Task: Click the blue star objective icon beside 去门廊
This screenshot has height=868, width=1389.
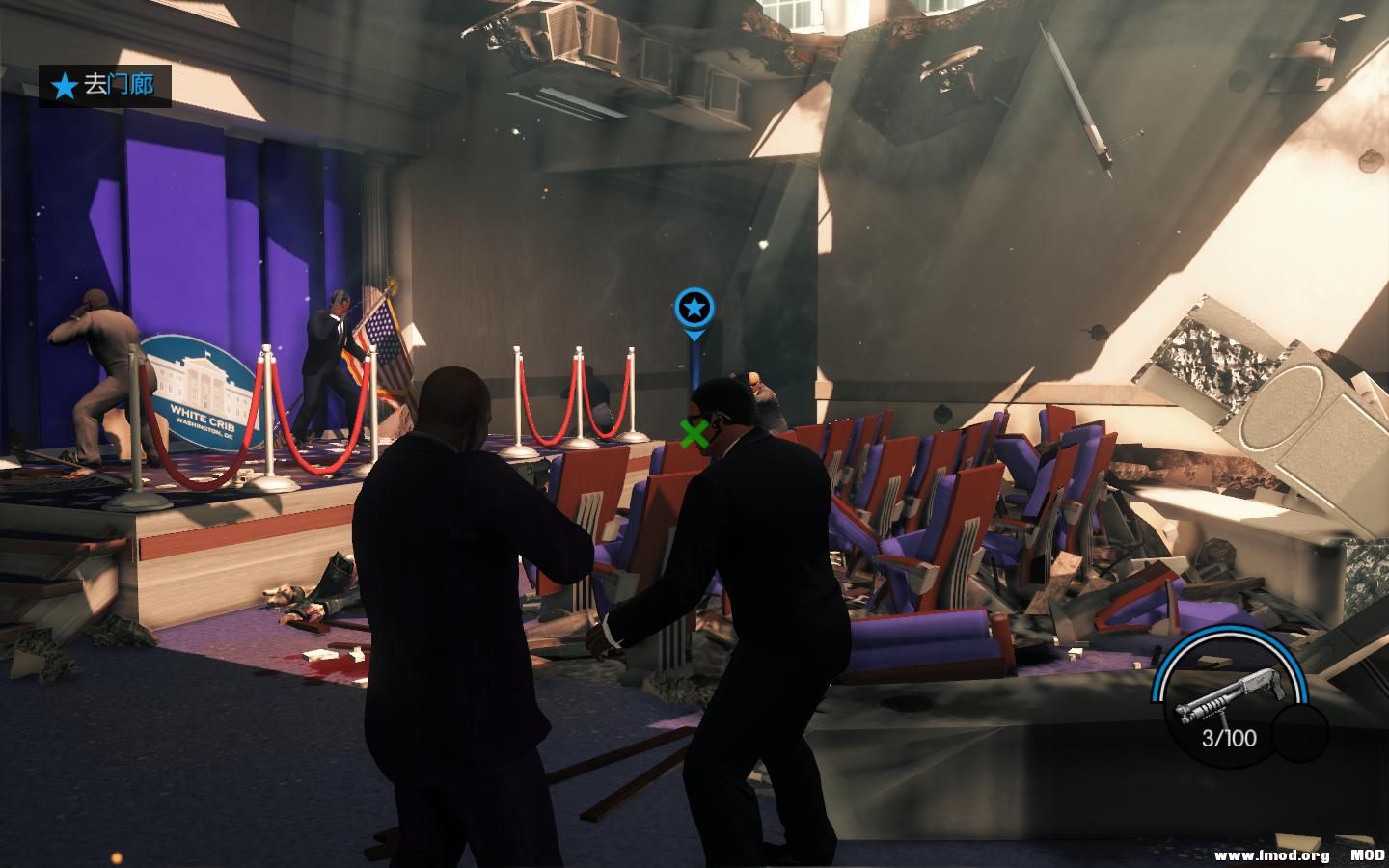Action: click(x=64, y=85)
